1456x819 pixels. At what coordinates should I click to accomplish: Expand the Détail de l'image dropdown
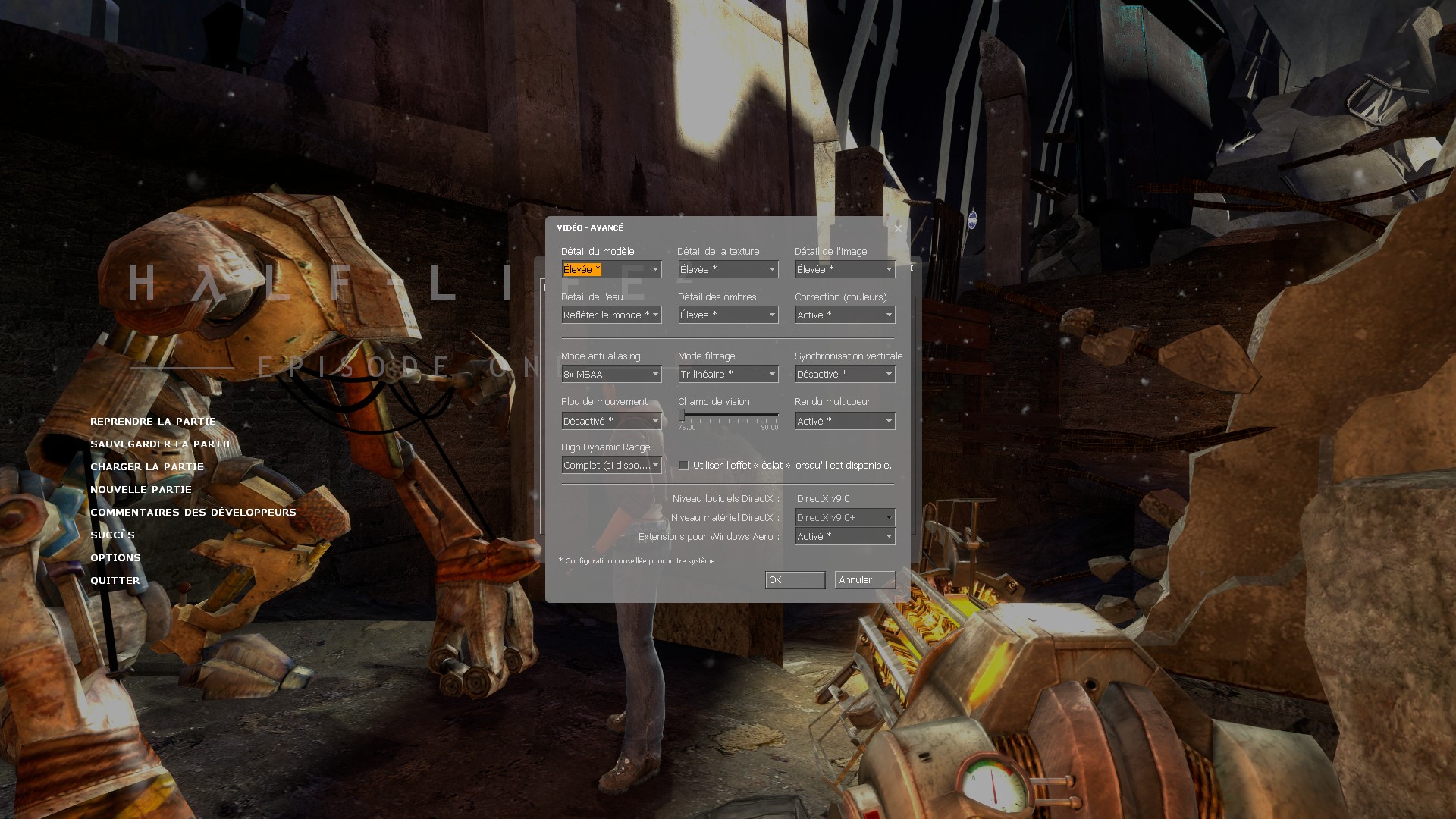845,270
